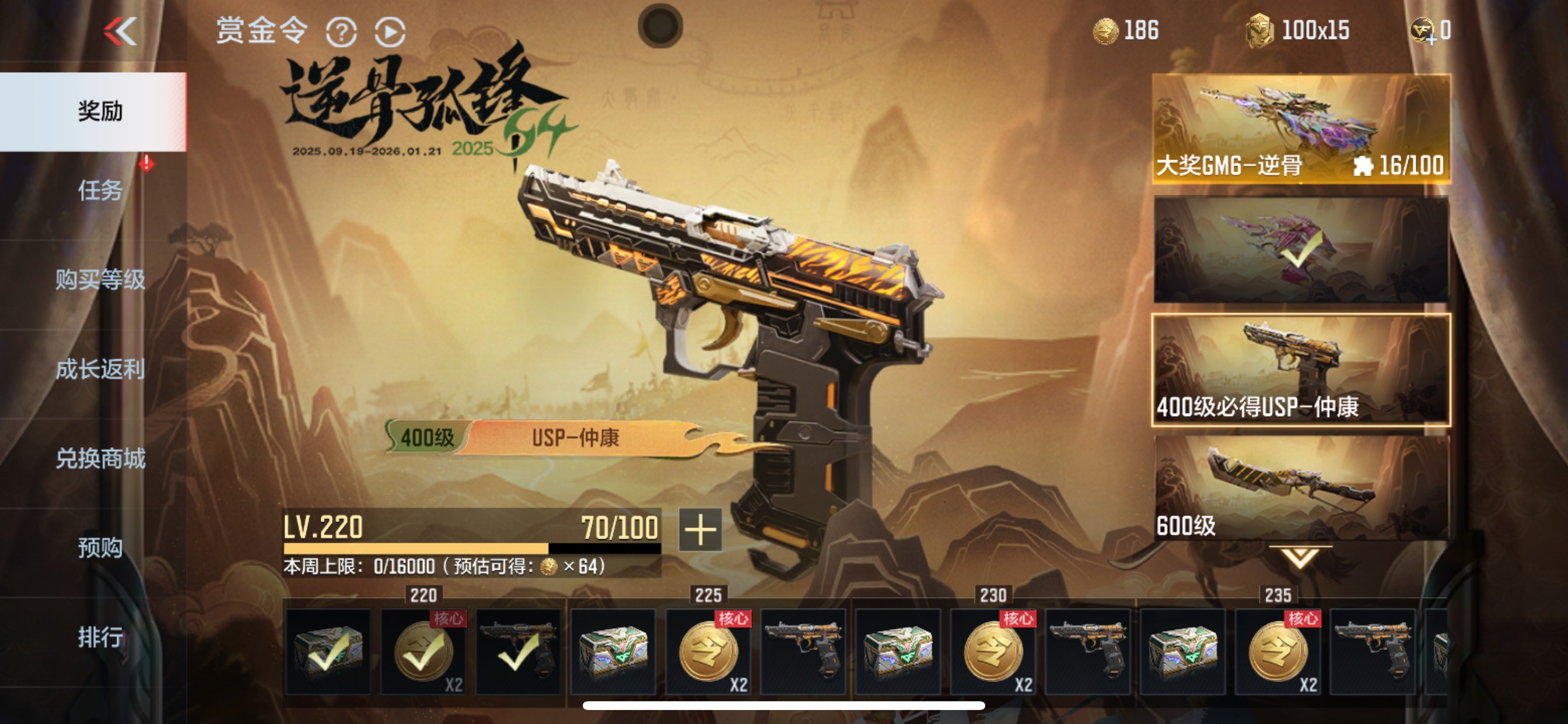Go back with the double-arrow button
Screen dimensions: 1568x724
point(121,31)
